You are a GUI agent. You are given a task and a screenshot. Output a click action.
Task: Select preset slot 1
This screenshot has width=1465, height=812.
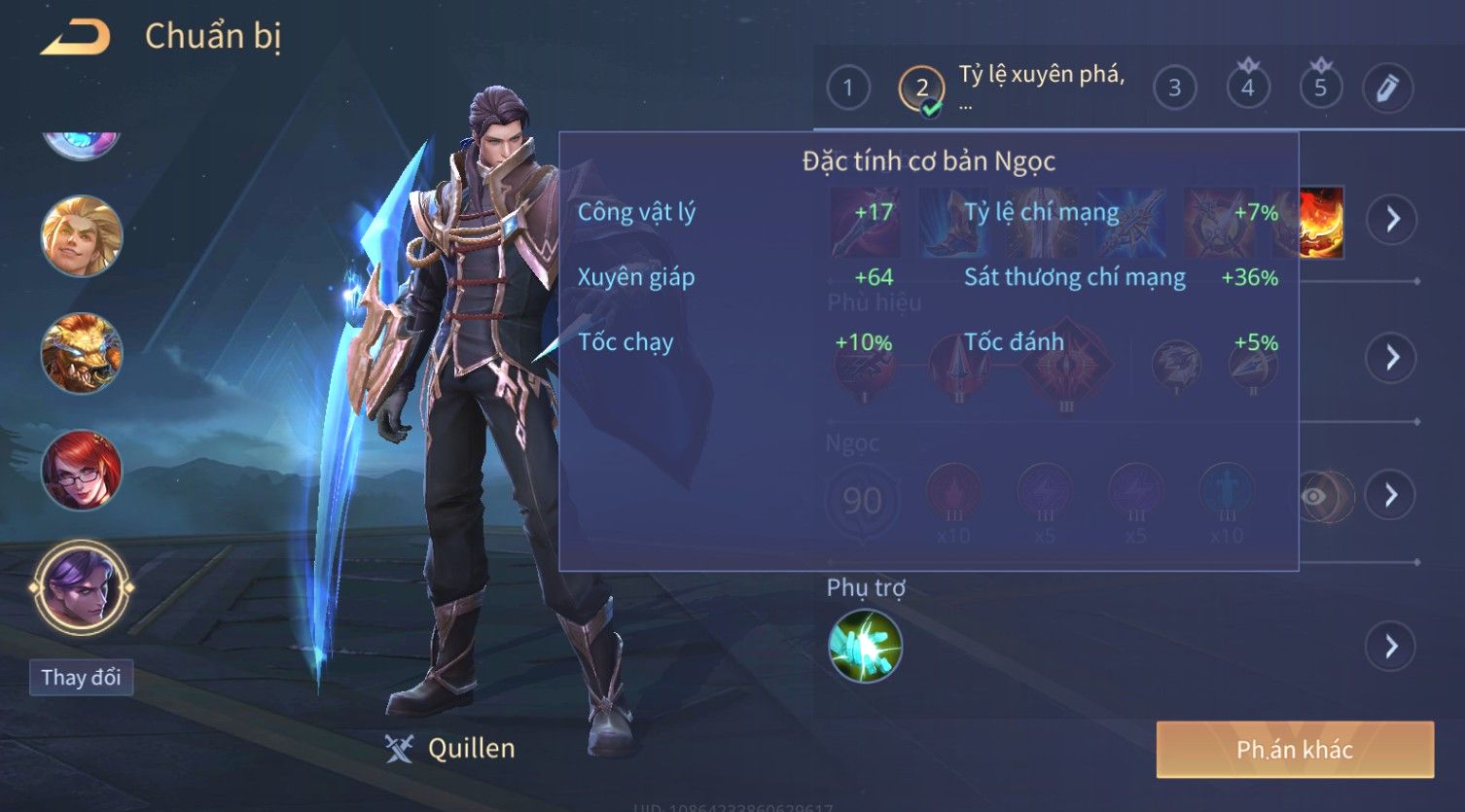coord(848,88)
